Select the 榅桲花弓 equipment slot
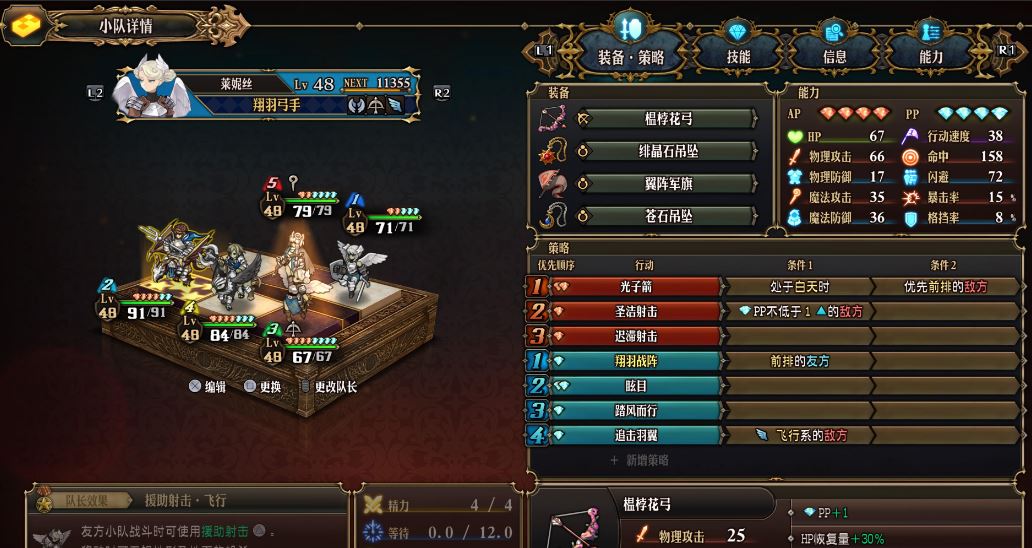The width and height of the screenshot is (1032, 548). click(667, 119)
